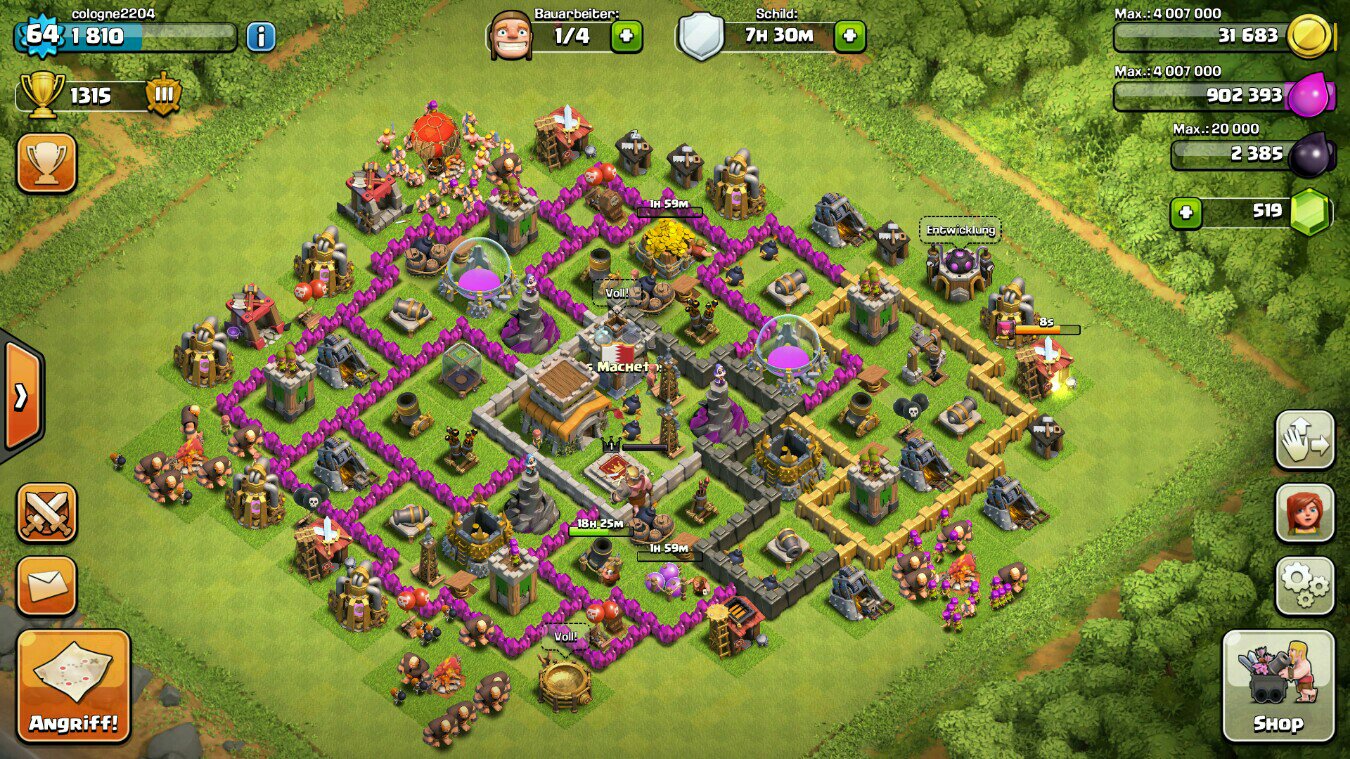Buy gems with the green plus
The width and height of the screenshot is (1350, 759).
tap(1186, 213)
